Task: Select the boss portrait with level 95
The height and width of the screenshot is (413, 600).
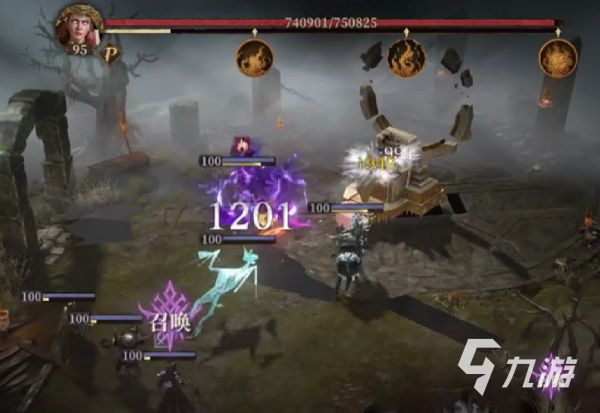Action: pos(78,27)
